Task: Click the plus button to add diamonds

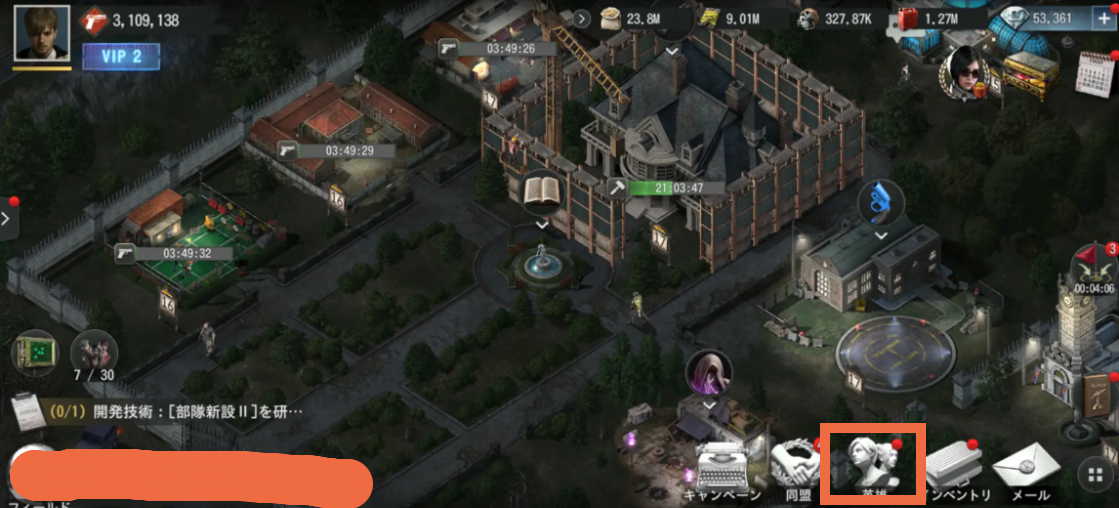Action: pyautogui.click(x=1104, y=18)
